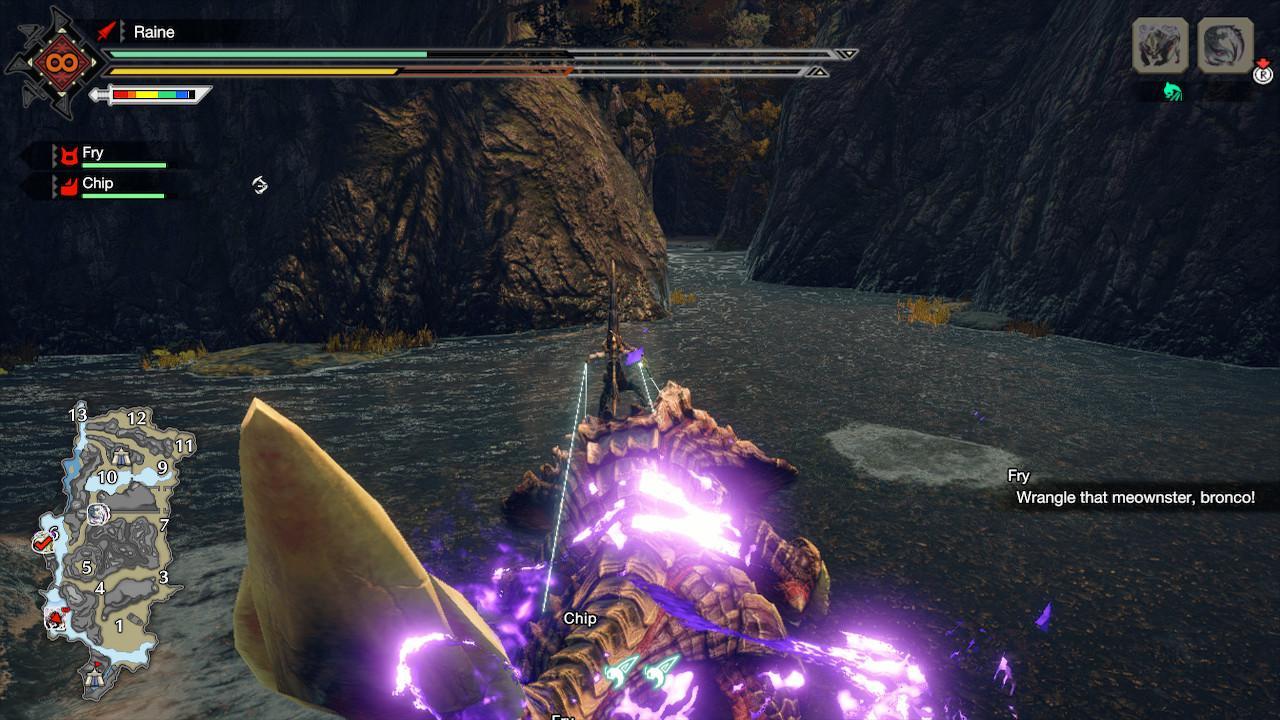Click the red checkmark marker near area 6

pos(43,542)
